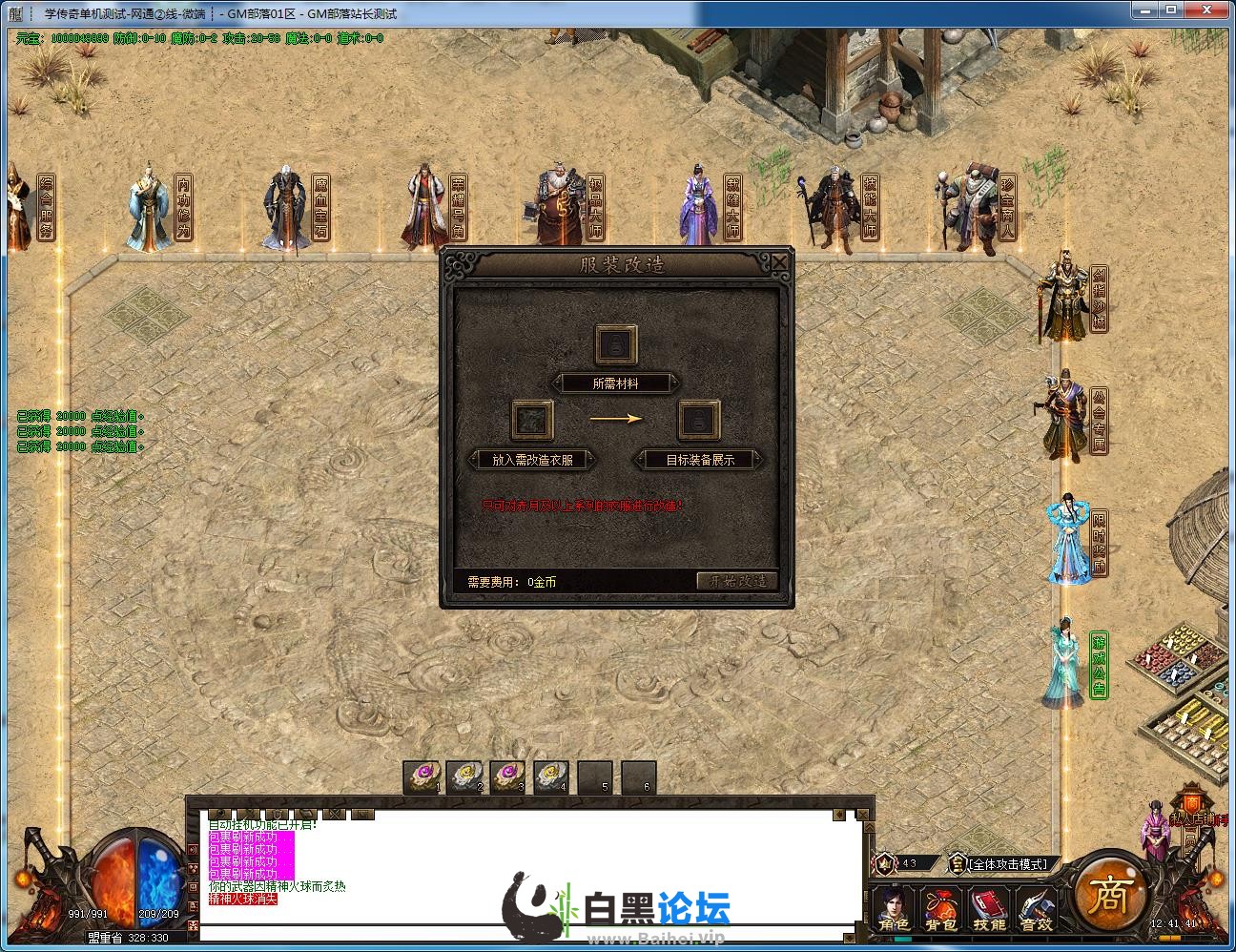Open the 技能 skills book

tap(988, 910)
